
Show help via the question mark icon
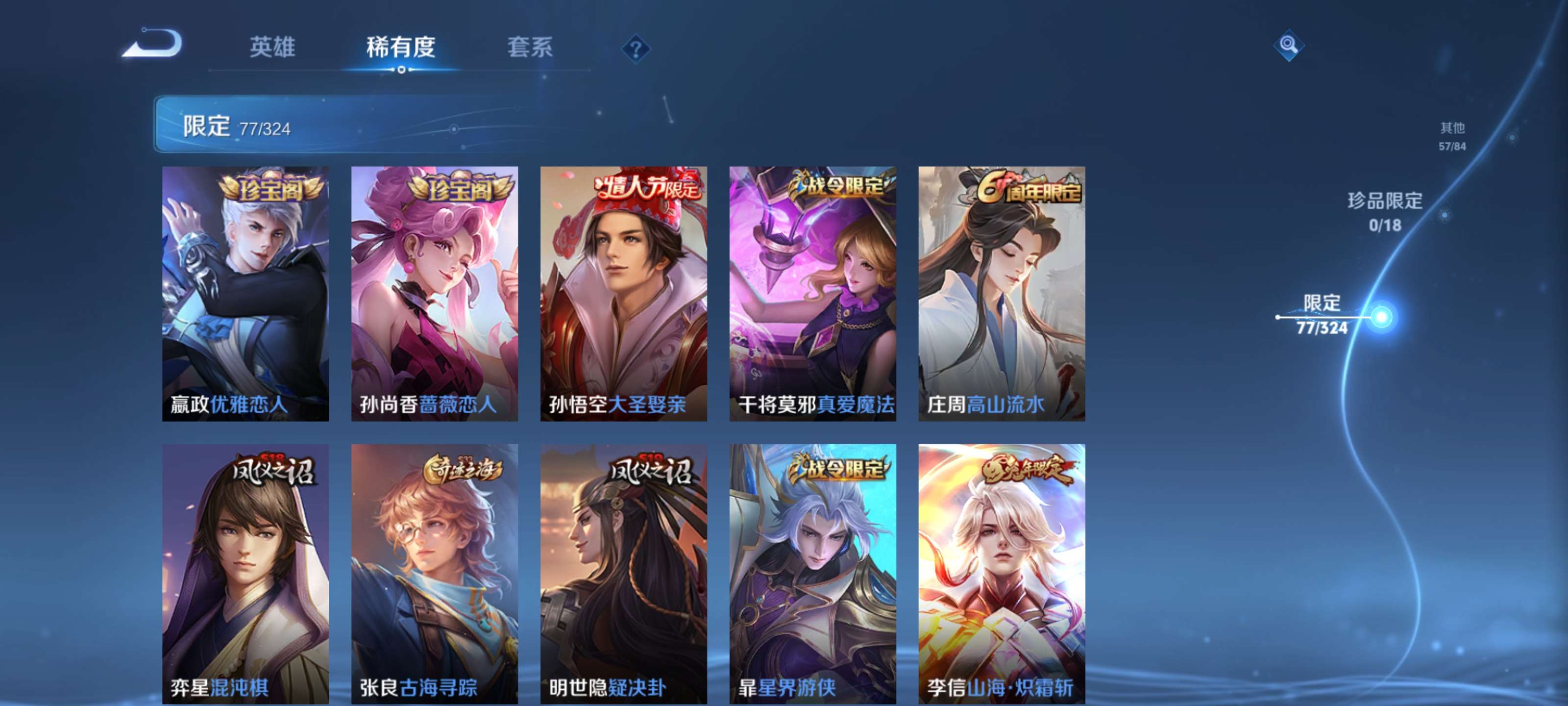click(636, 49)
